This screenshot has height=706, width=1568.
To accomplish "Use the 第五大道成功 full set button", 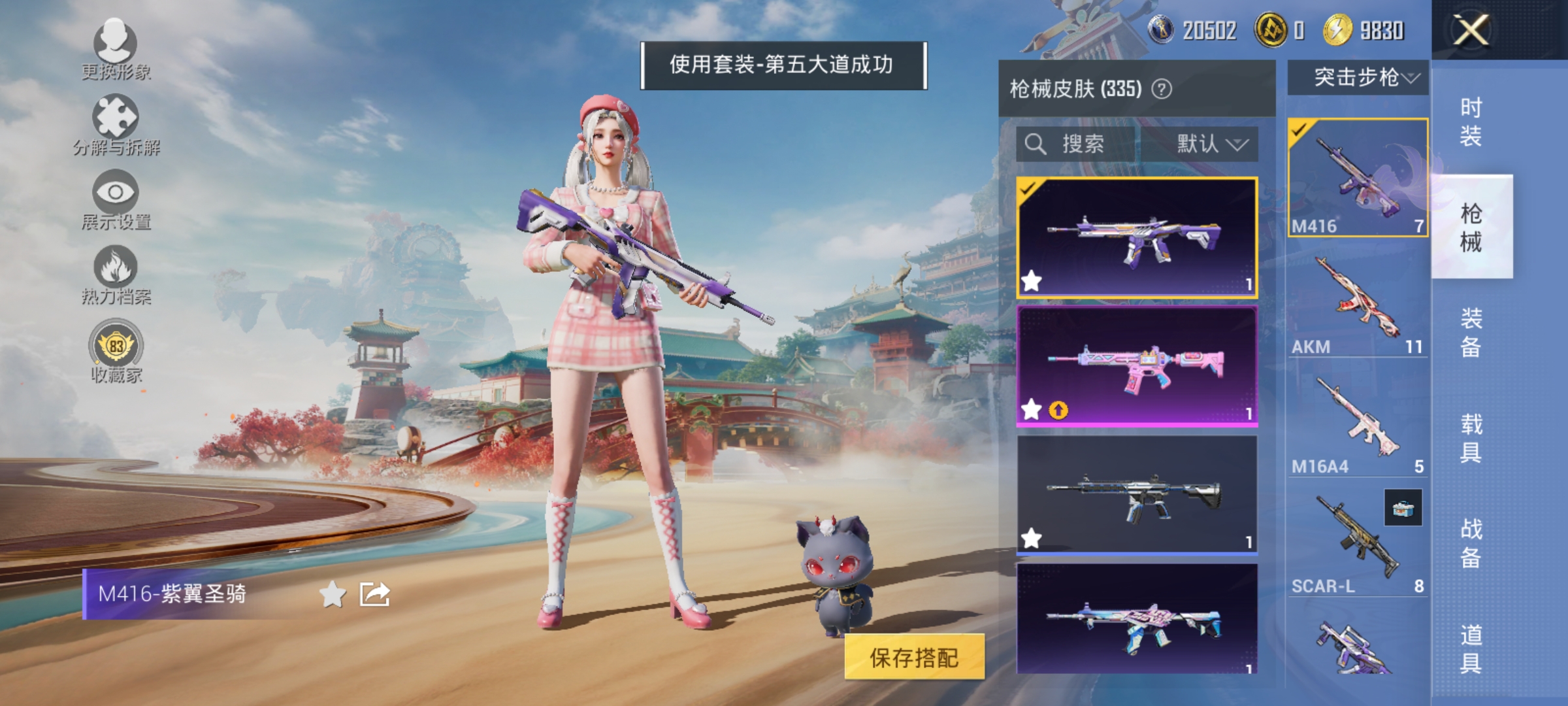I will click(x=784, y=65).
